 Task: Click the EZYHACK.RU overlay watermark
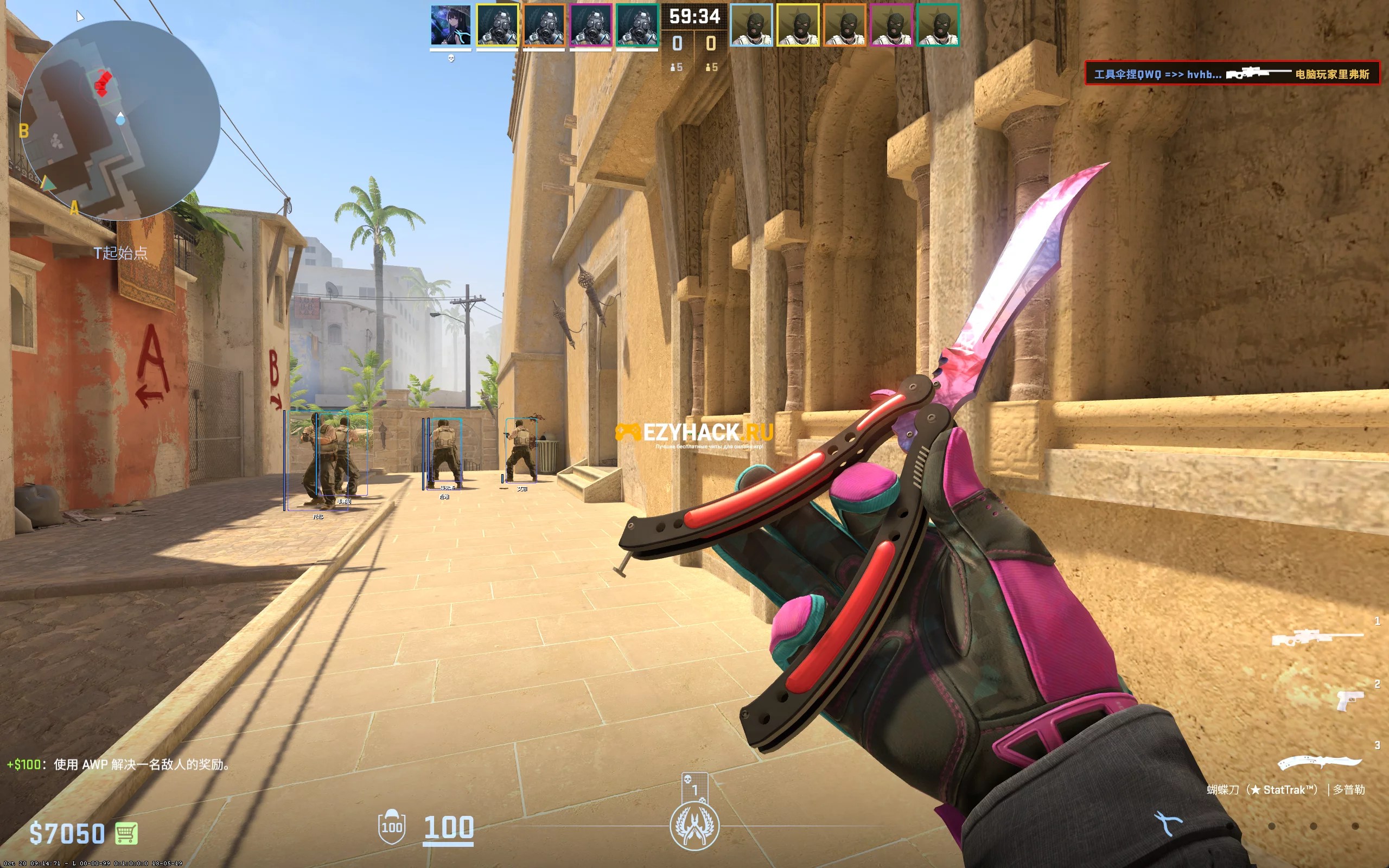694,433
